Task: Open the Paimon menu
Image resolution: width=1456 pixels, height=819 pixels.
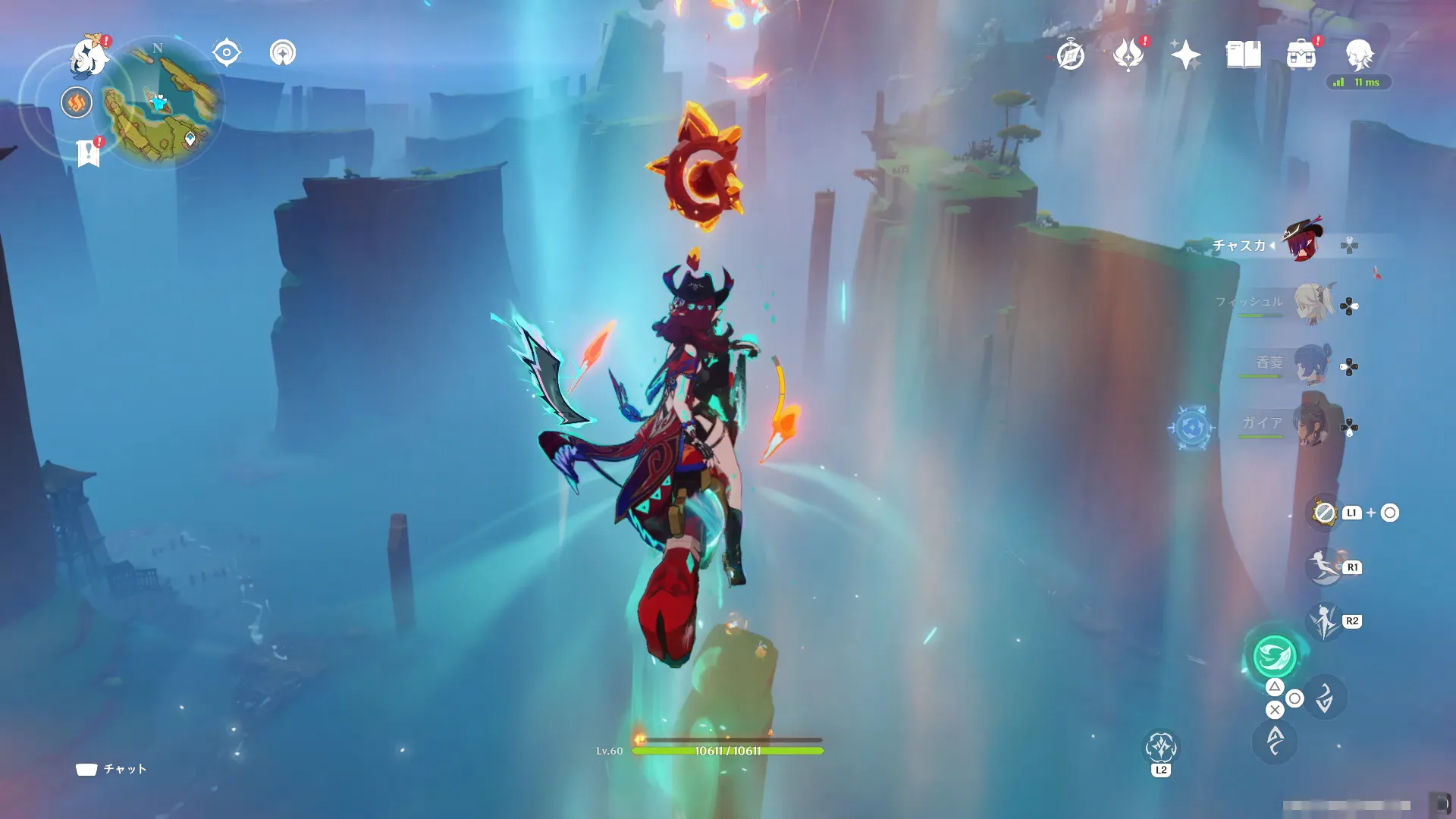Action: pos(89,58)
